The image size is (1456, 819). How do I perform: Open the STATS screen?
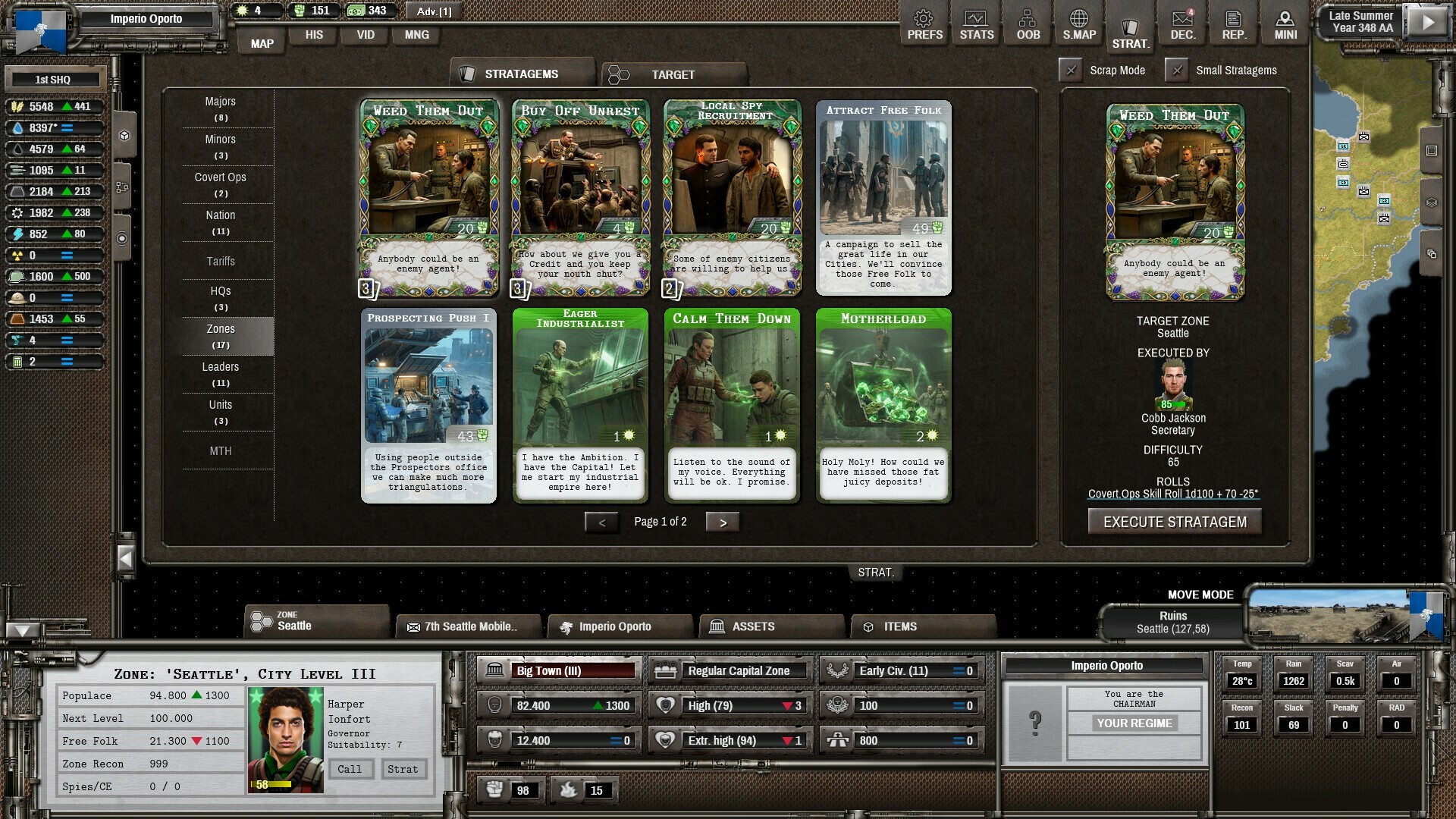pos(976,23)
